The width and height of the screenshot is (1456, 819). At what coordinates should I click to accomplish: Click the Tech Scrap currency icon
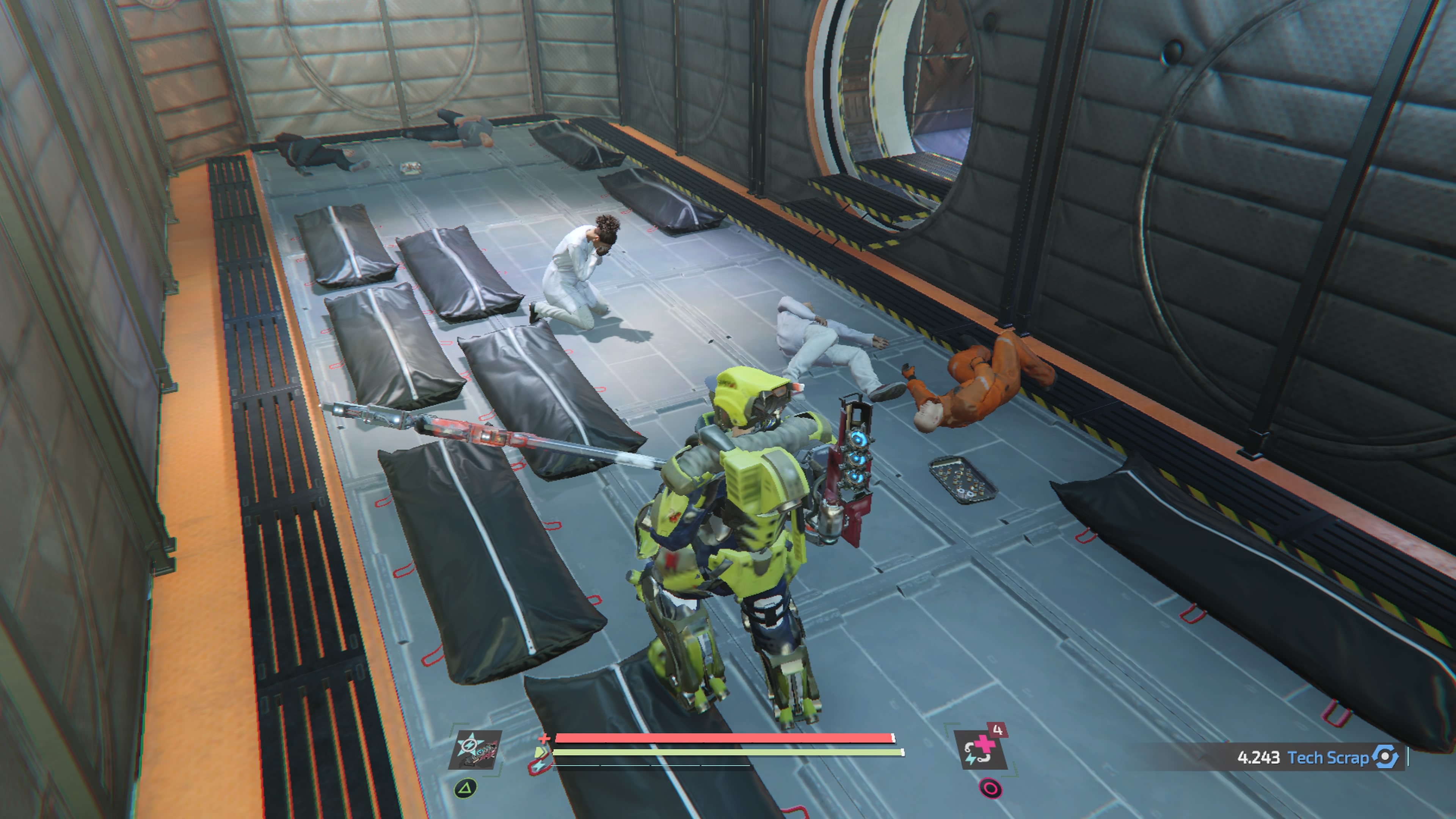[x=1385, y=757]
